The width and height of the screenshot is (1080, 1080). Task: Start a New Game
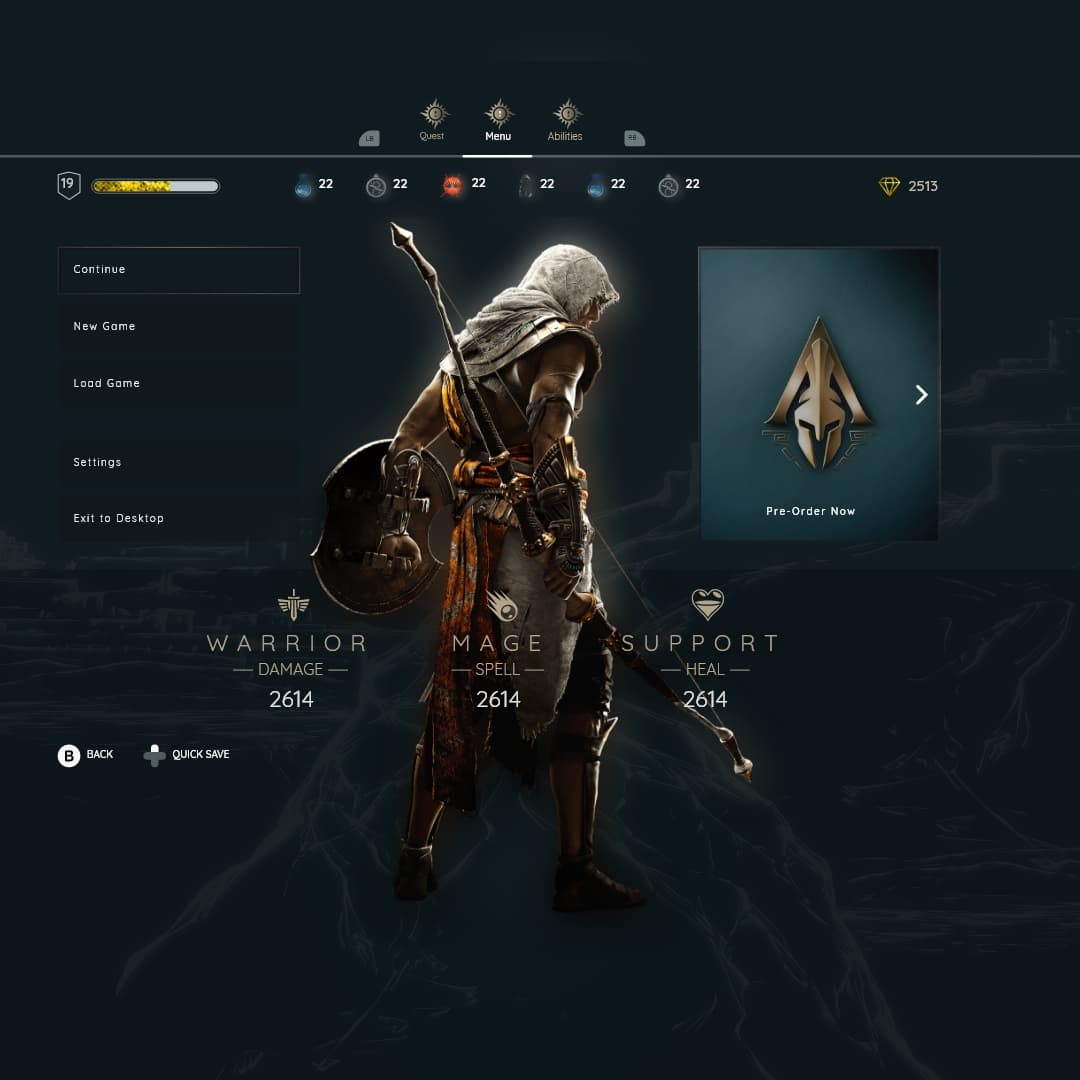[178, 327]
